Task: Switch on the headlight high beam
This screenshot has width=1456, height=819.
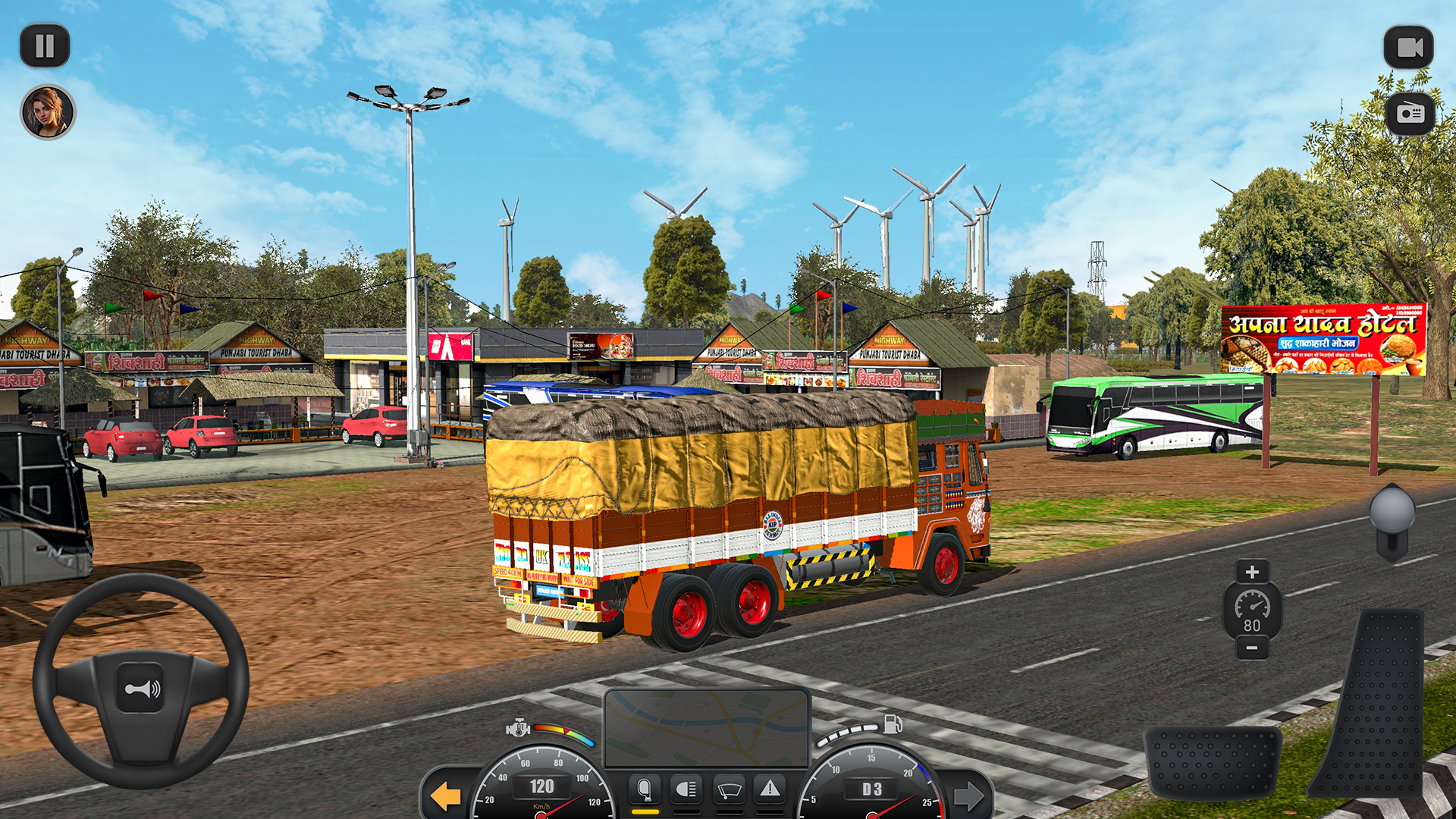Action: click(x=685, y=790)
